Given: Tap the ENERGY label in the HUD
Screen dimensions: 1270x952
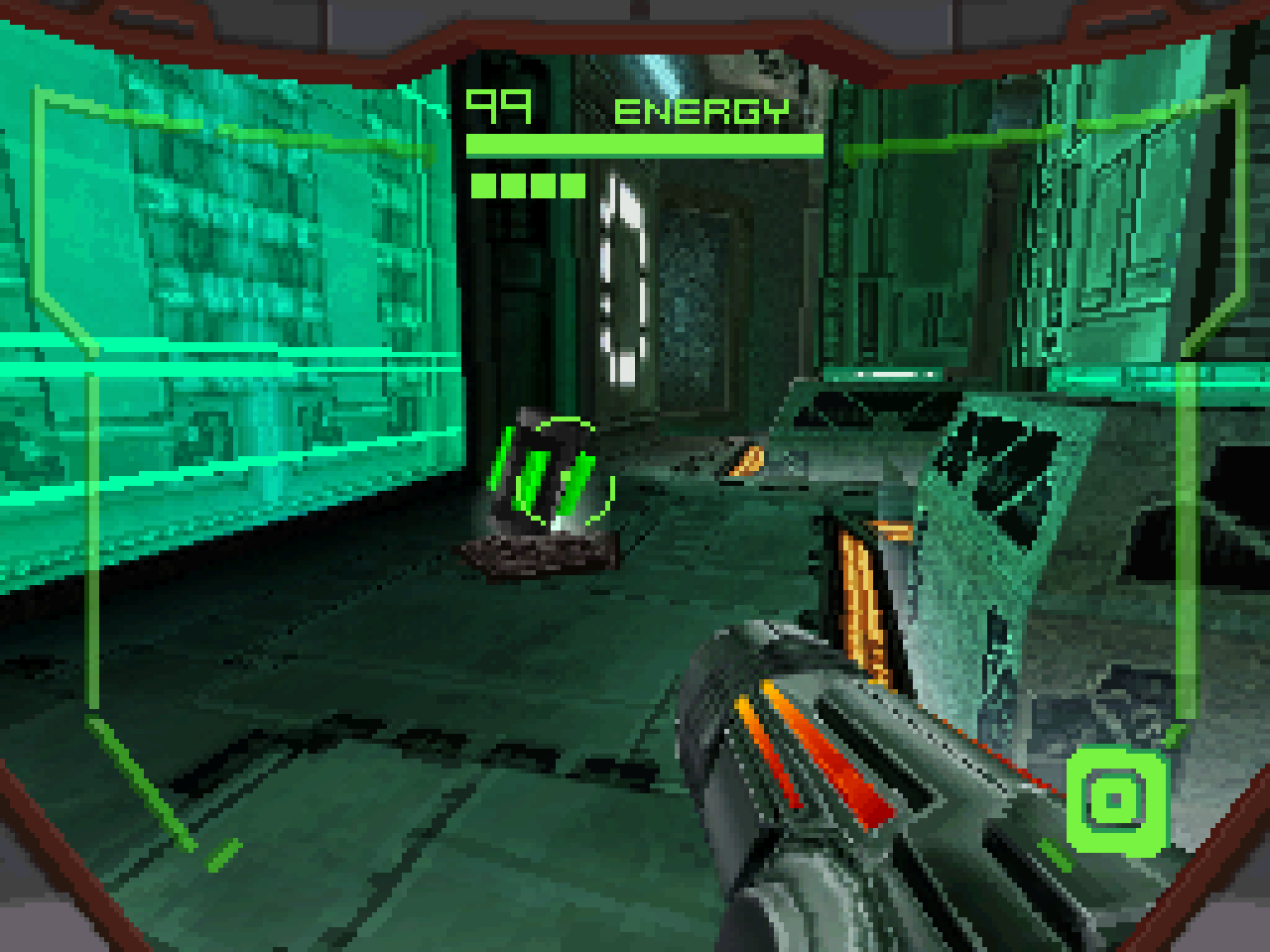Looking at the screenshot, I should click(x=700, y=111).
